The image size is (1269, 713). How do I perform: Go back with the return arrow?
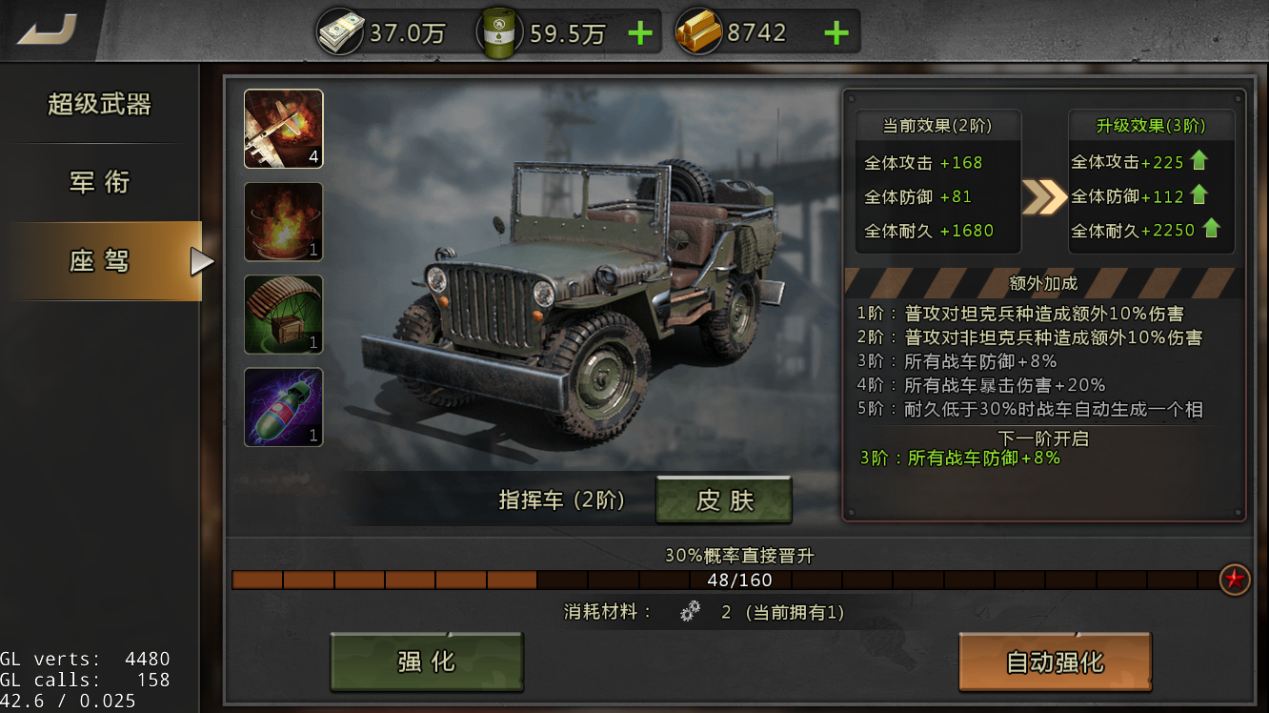tap(48, 30)
